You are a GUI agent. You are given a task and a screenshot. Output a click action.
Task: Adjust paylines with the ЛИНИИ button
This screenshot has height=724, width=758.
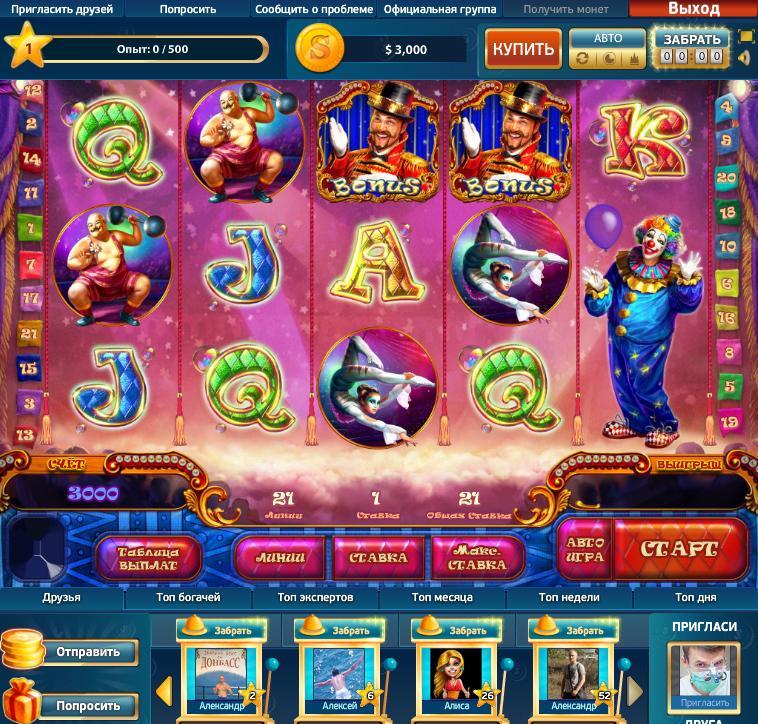(x=278, y=557)
